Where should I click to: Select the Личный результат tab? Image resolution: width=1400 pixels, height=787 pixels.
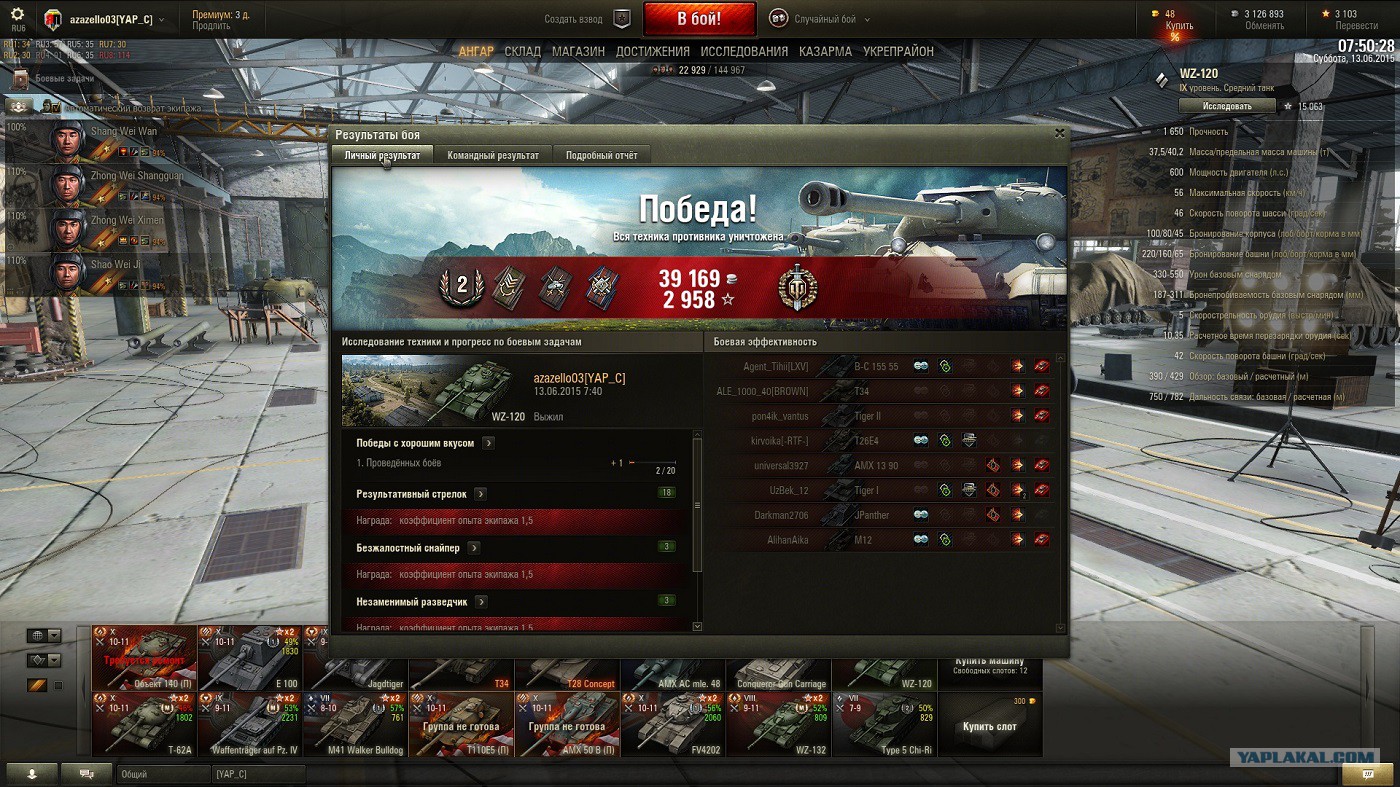pyautogui.click(x=382, y=155)
